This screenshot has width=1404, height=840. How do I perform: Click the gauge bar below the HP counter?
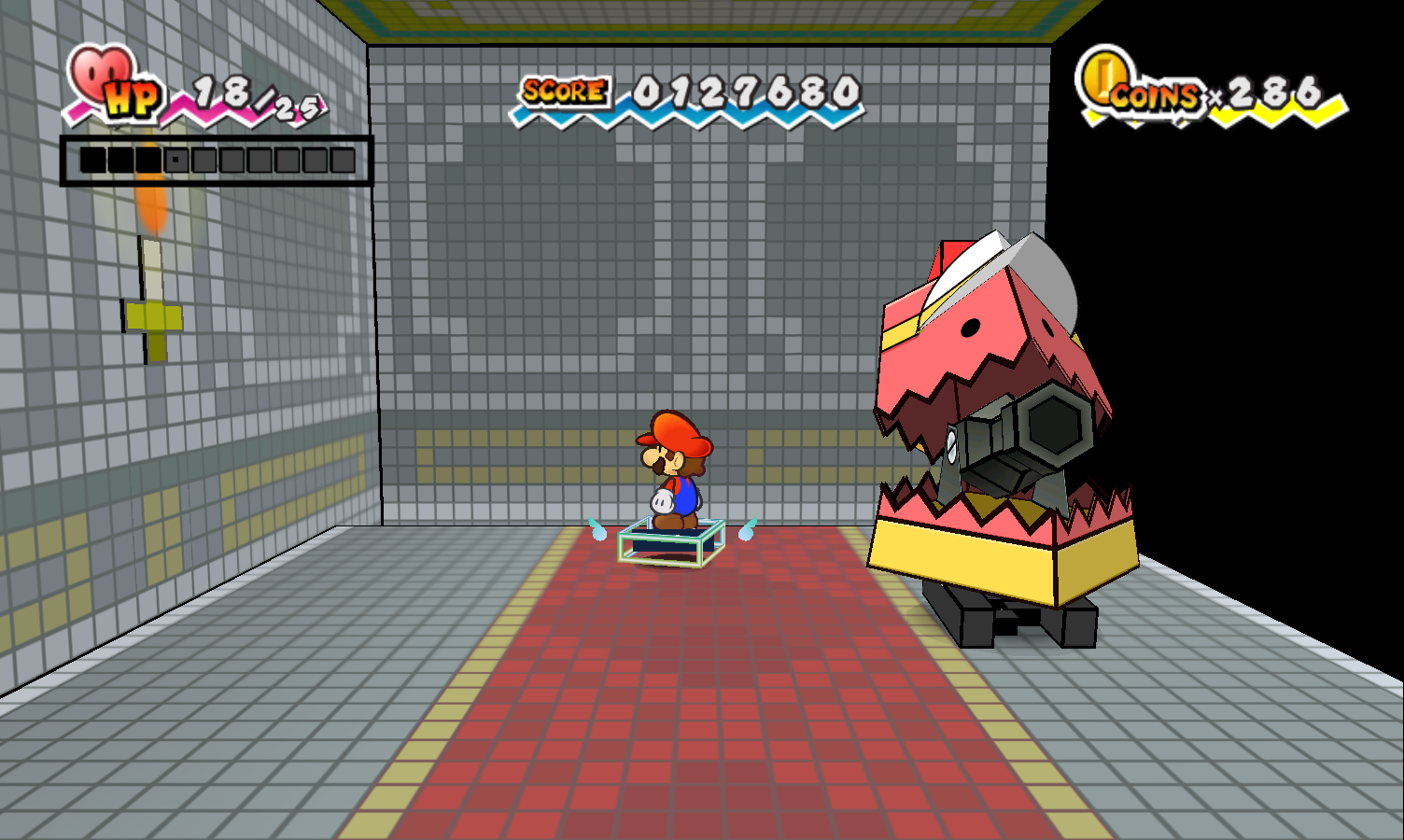tap(215, 159)
